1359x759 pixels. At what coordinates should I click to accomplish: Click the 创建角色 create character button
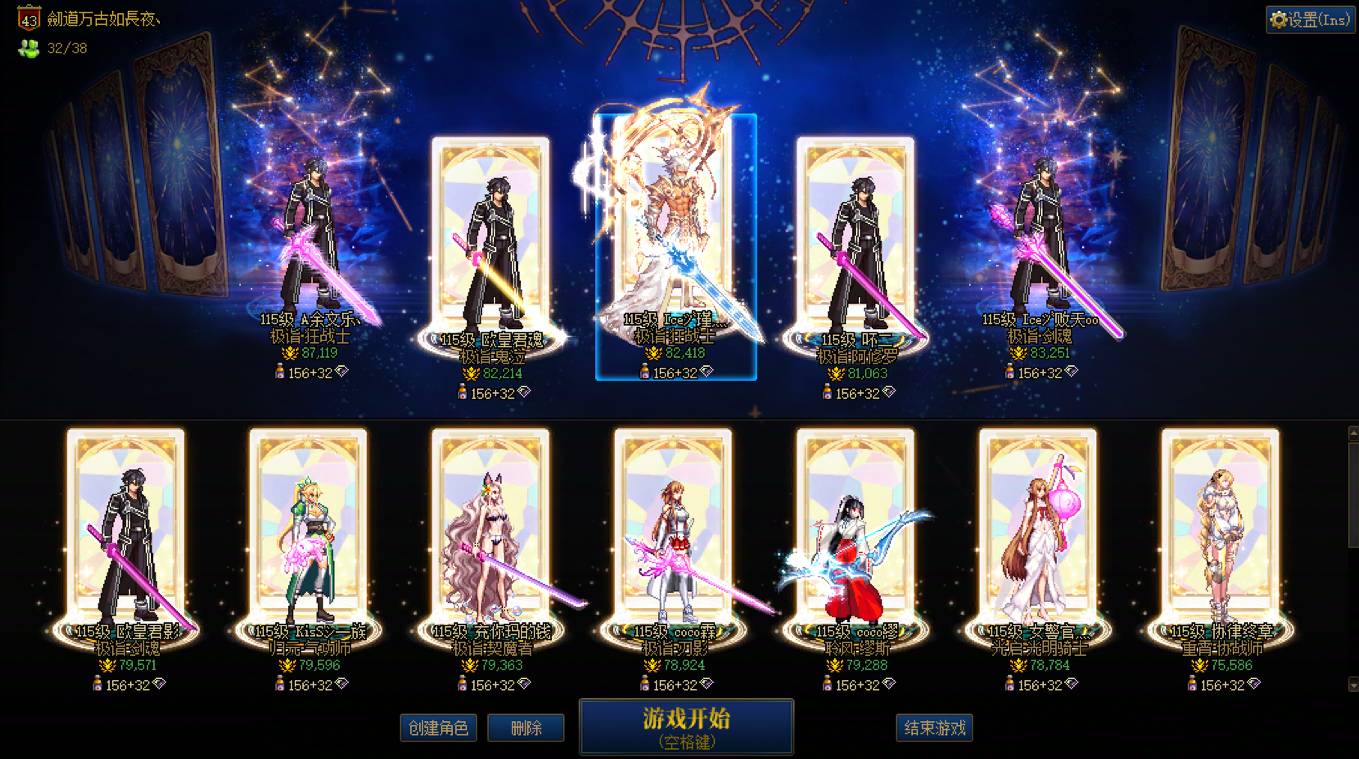438,728
